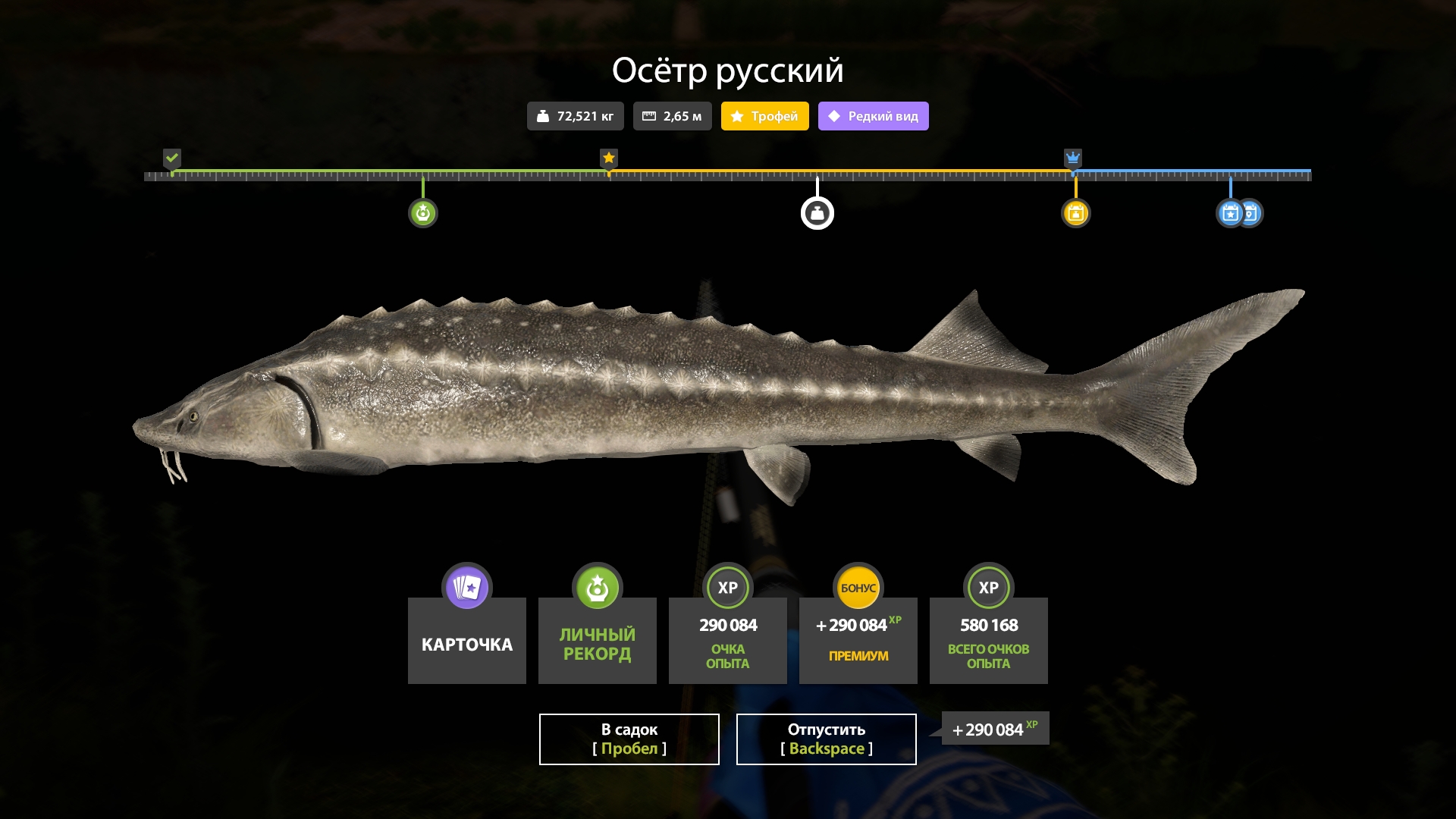Open the Бонус Премиум XP tile
This screenshot has width=1456, height=819.
click(x=858, y=639)
